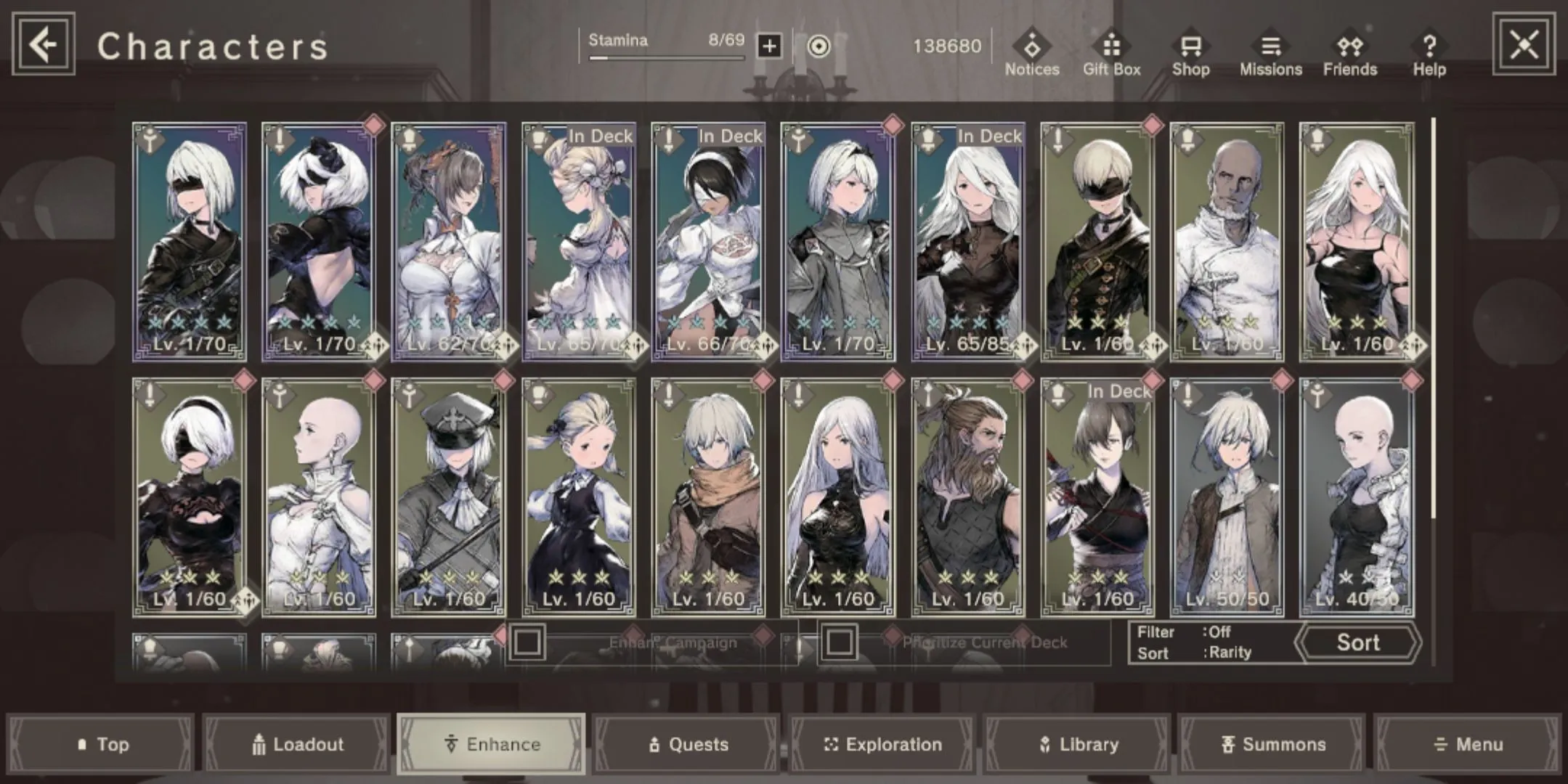Switch to the Loadout tab
Viewport: 1568px width, 784px height.
point(298,744)
